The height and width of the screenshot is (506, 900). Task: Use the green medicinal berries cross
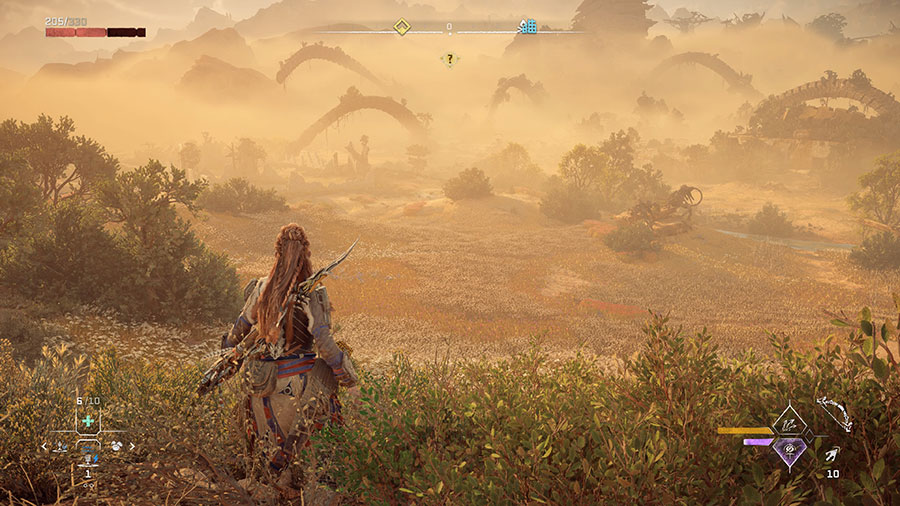click(x=88, y=421)
